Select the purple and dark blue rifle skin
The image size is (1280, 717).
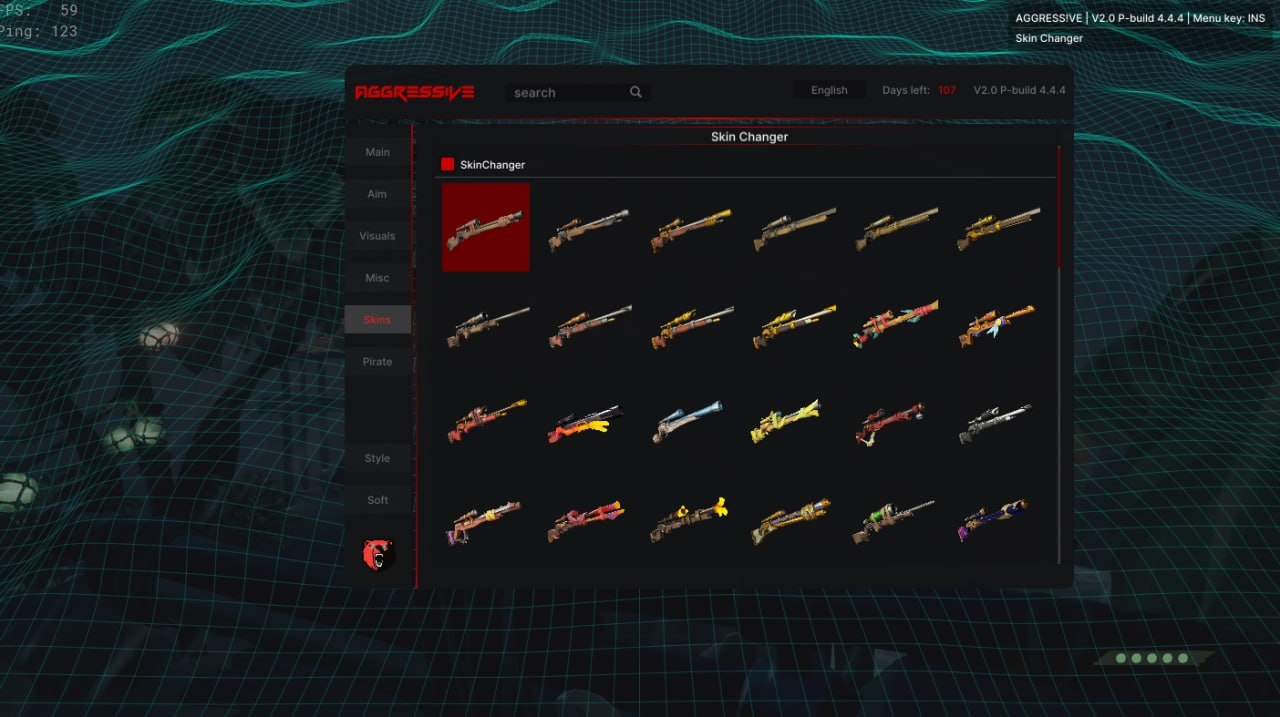point(994,519)
